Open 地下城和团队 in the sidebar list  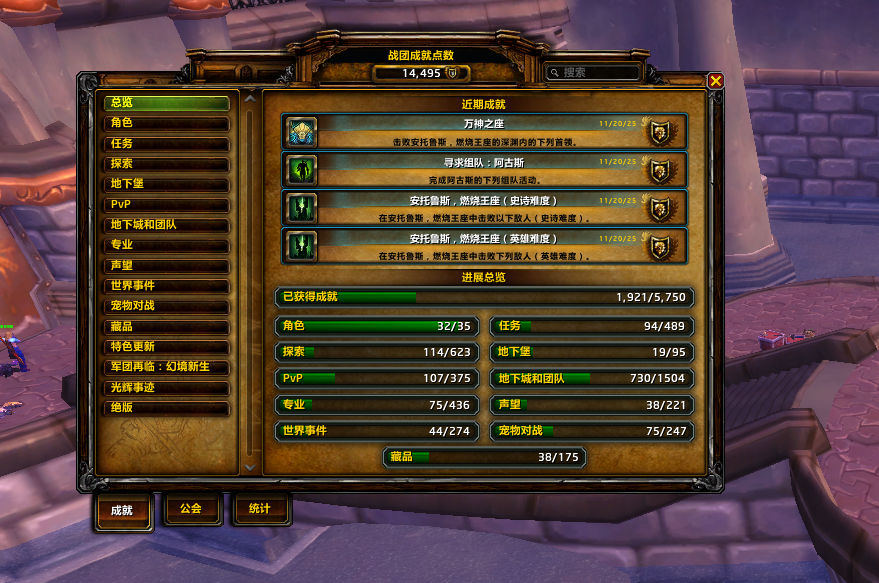(x=167, y=225)
